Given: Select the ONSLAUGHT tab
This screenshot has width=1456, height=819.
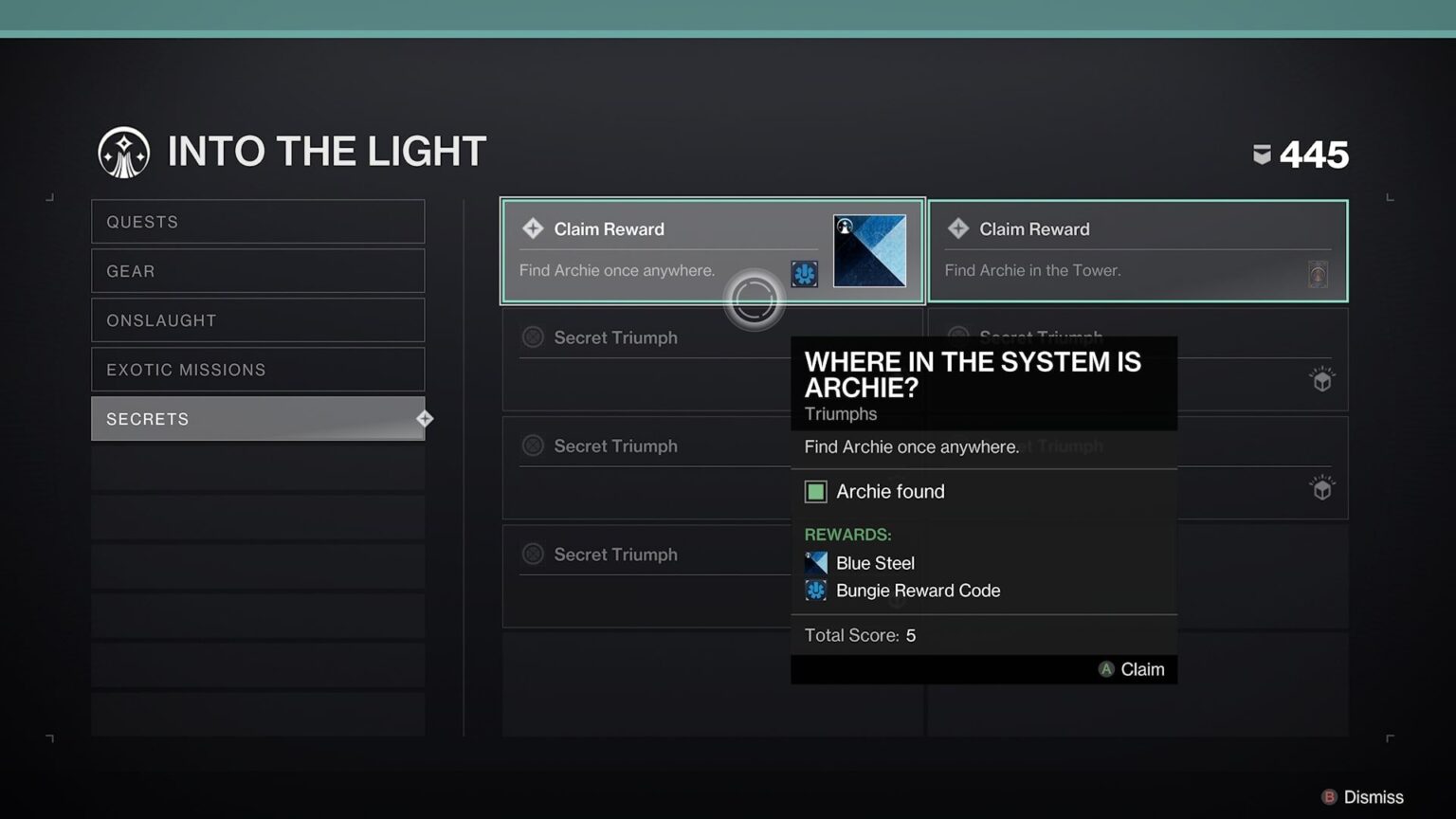Looking at the screenshot, I should point(258,319).
